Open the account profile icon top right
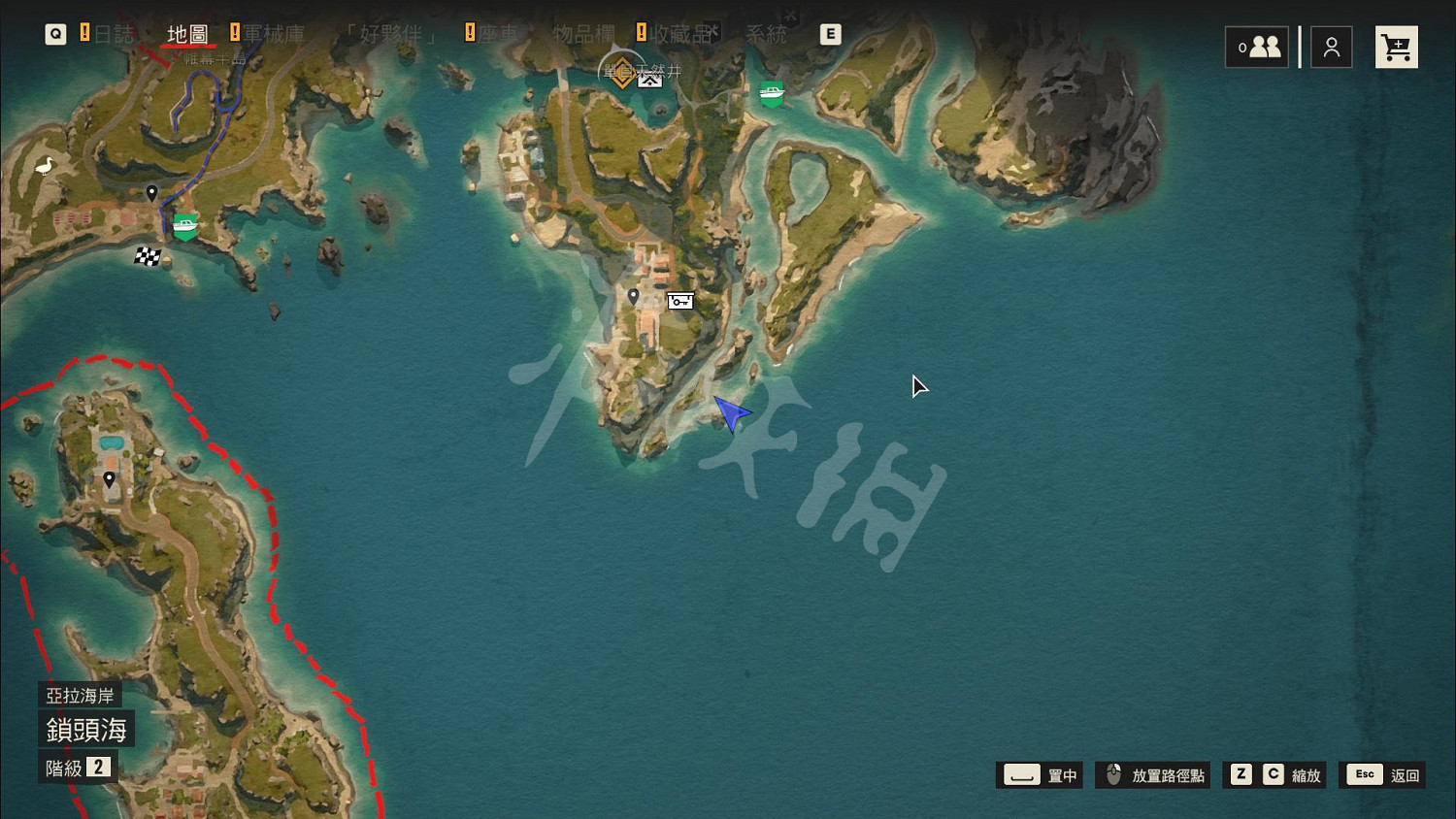 1331,46
